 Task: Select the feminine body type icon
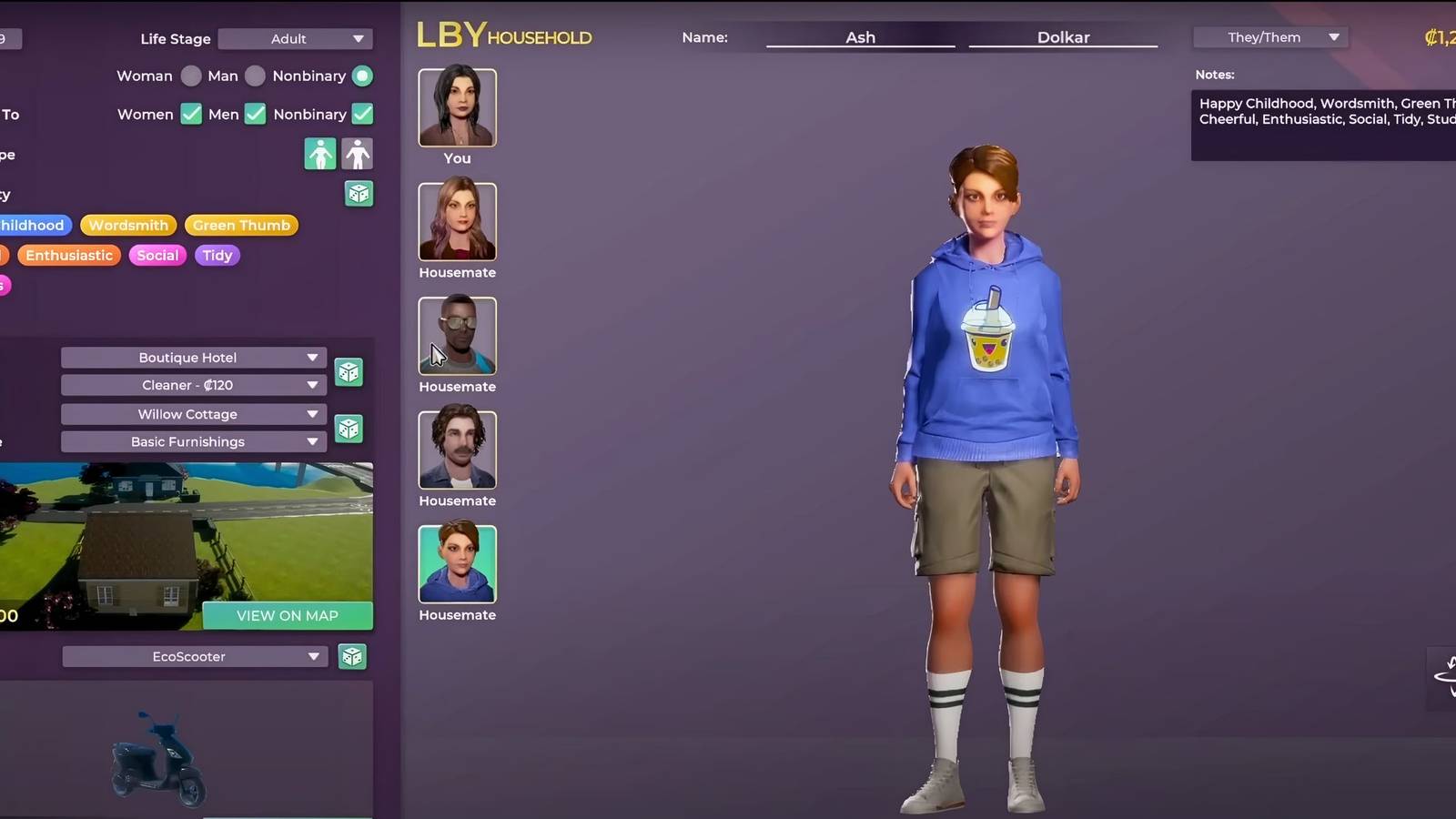[318, 154]
